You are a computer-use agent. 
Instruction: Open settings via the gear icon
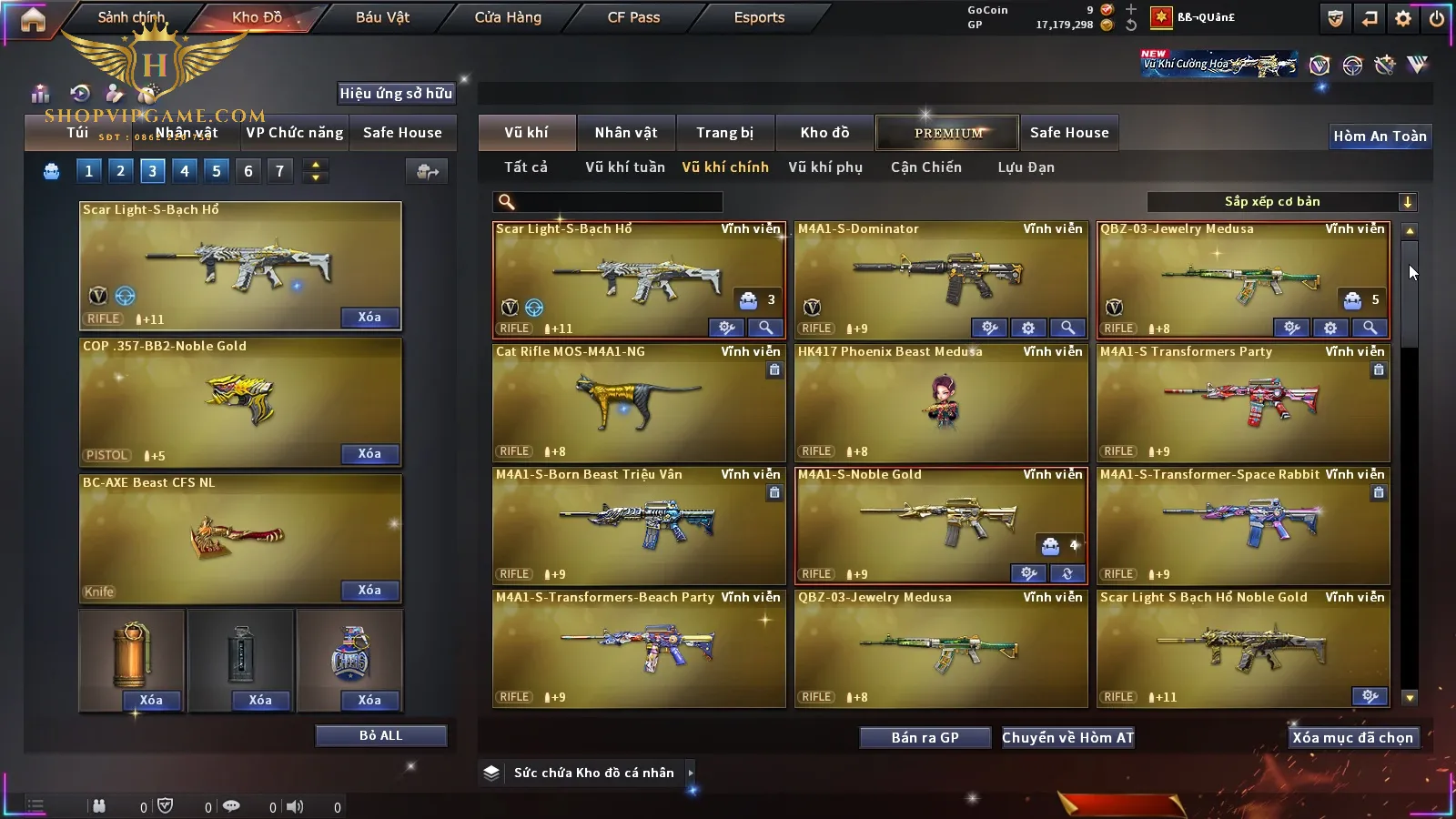tap(1403, 18)
